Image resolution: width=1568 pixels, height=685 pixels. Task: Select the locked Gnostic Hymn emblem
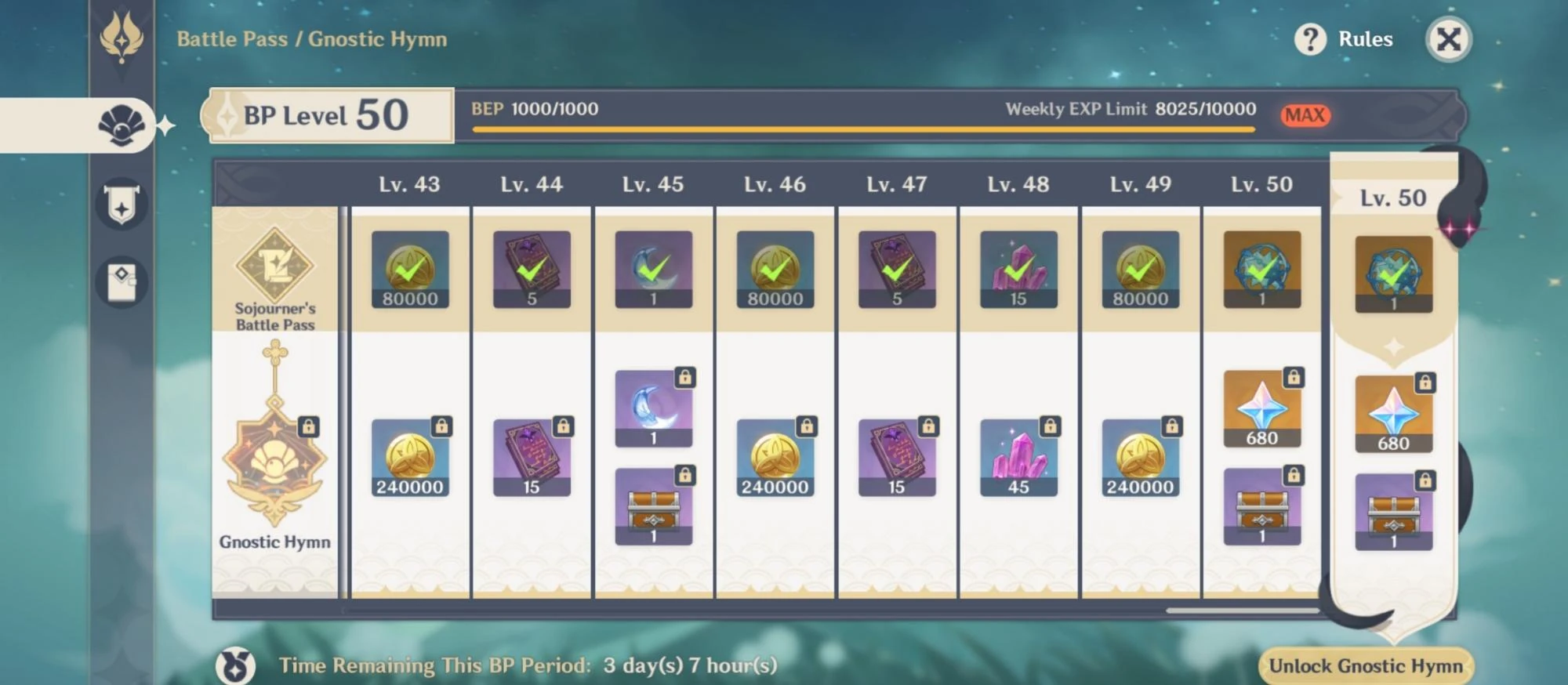point(273,455)
